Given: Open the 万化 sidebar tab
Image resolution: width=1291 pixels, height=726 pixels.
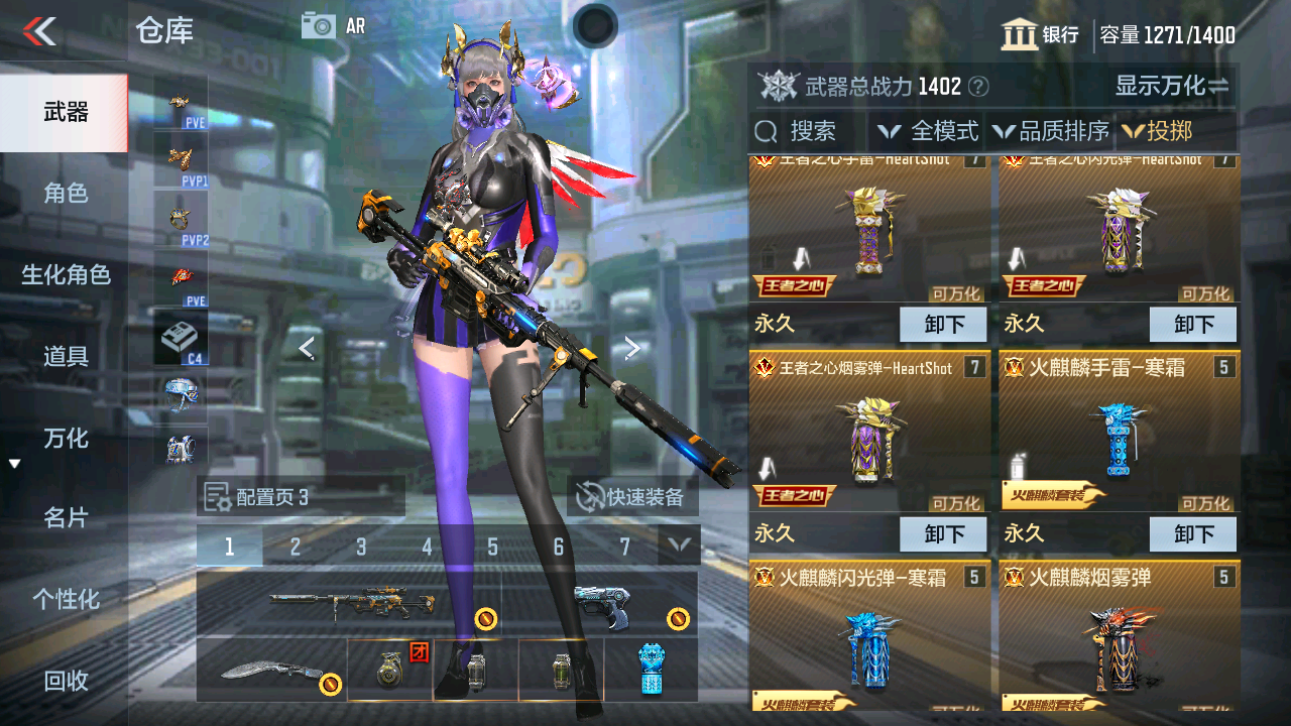Looking at the screenshot, I should tap(65, 437).
